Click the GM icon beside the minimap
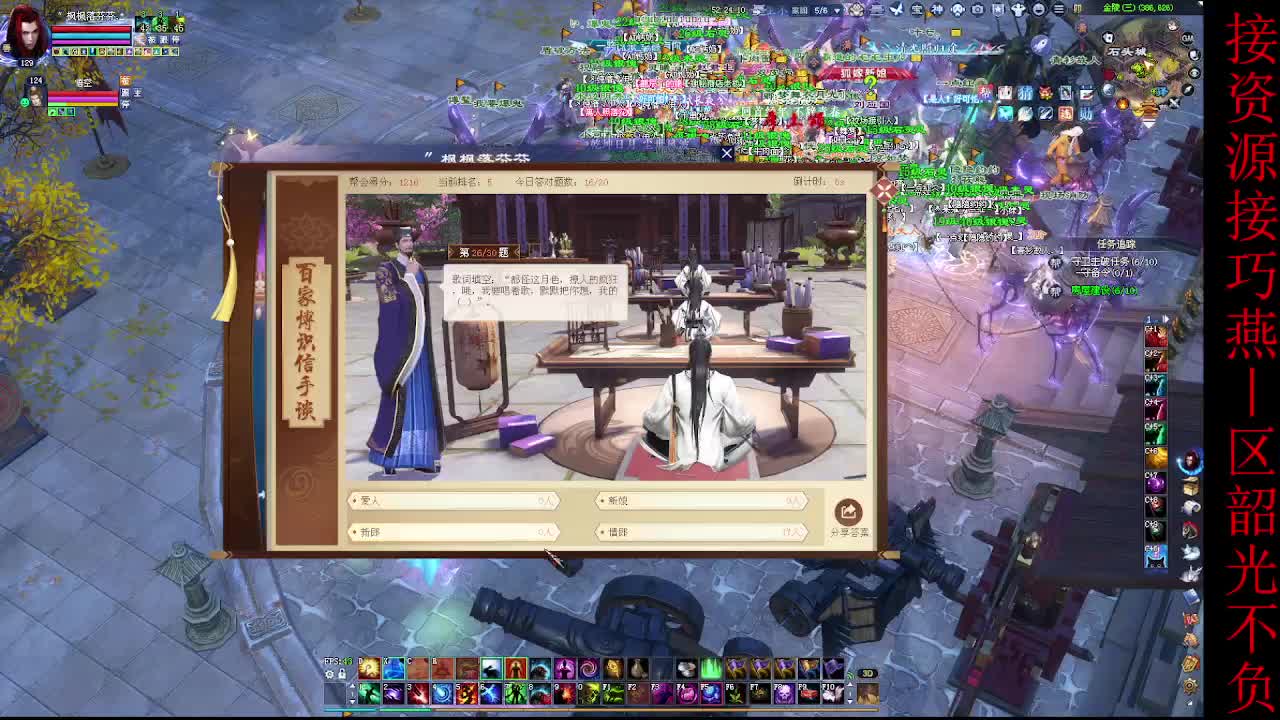The width and height of the screenshot is (1280, 720). point(1188,38)
